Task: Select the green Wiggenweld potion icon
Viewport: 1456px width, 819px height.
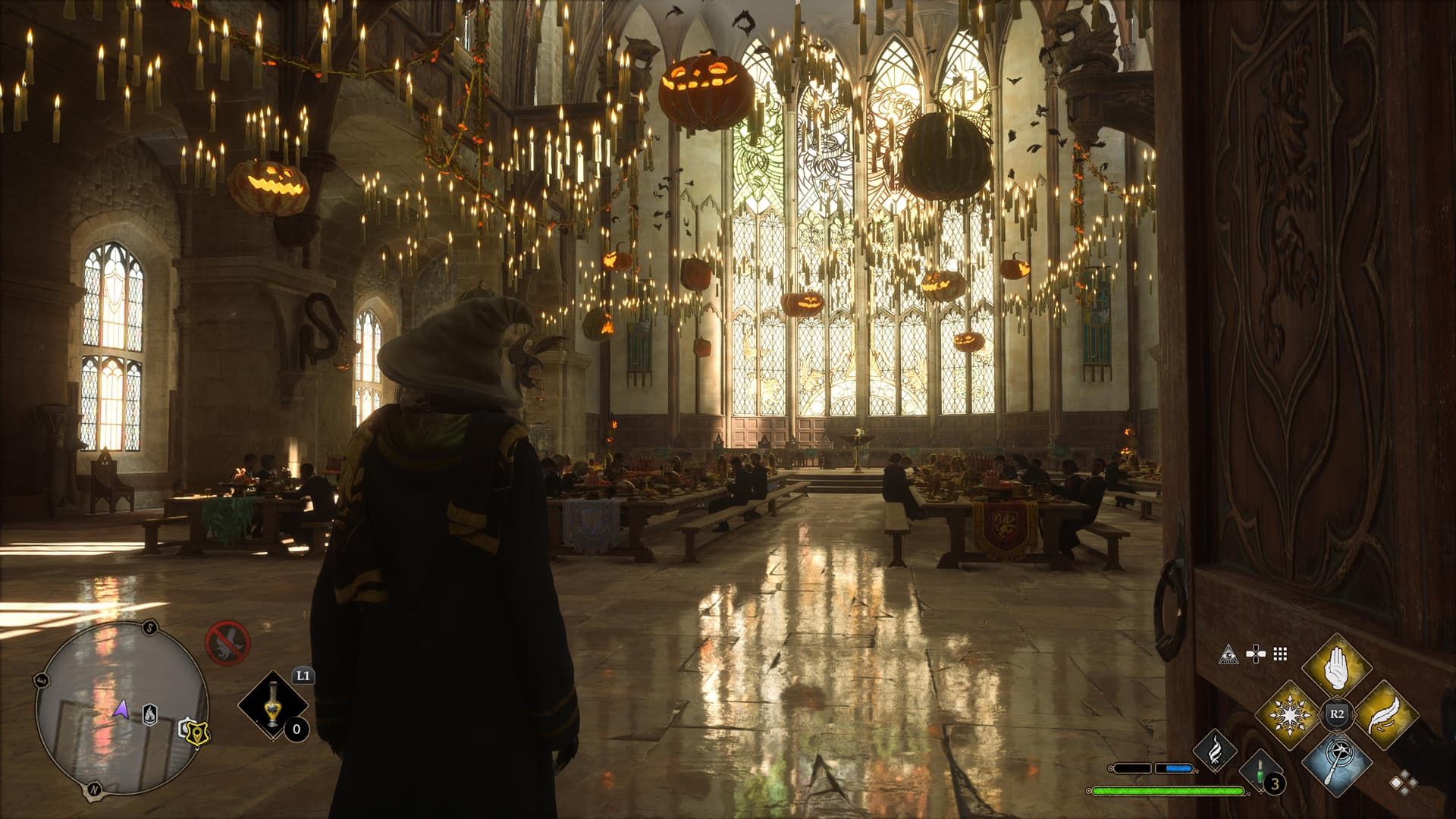Action: 1259,773
